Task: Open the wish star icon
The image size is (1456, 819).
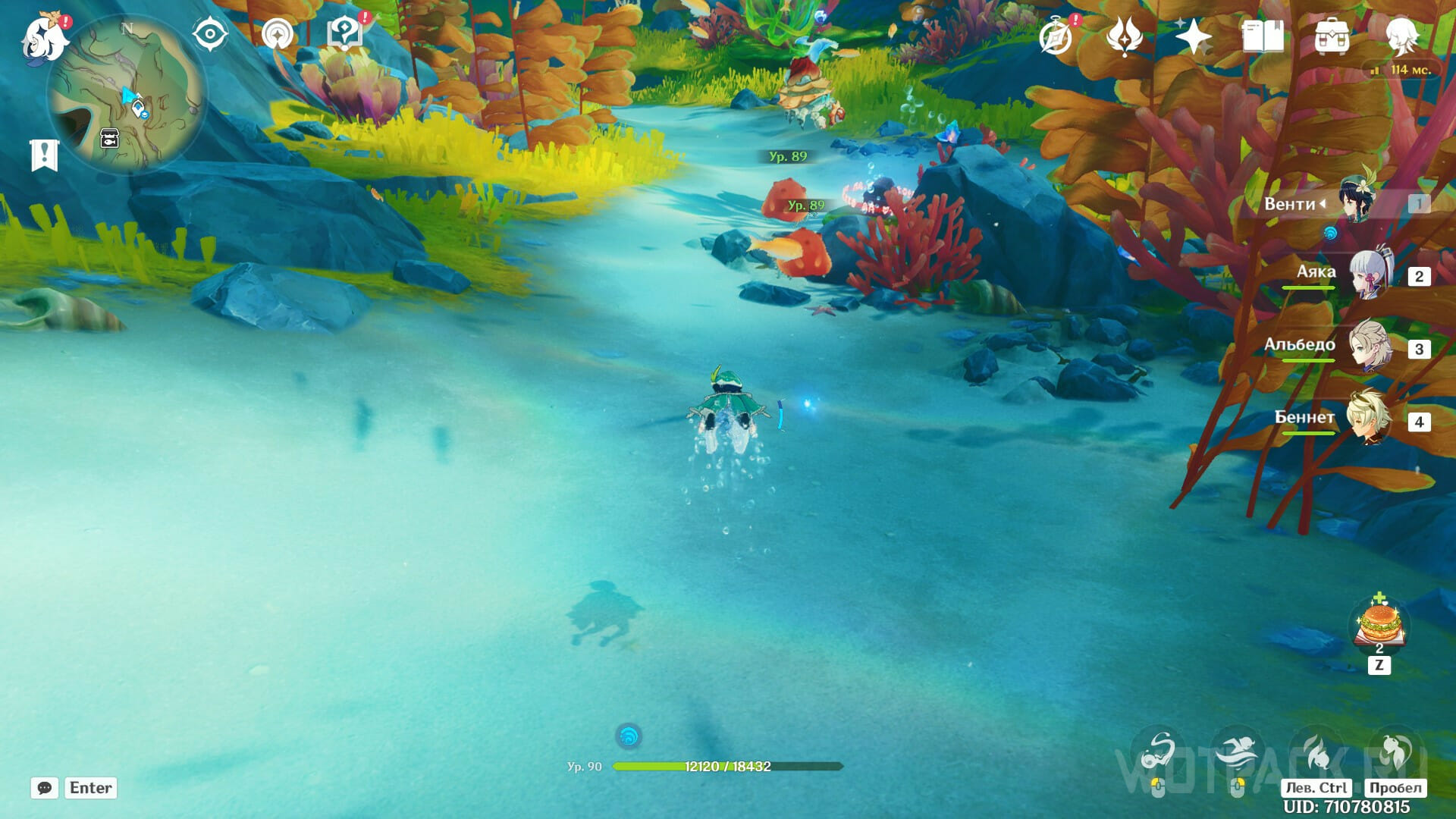Action: pos(1193,36)
